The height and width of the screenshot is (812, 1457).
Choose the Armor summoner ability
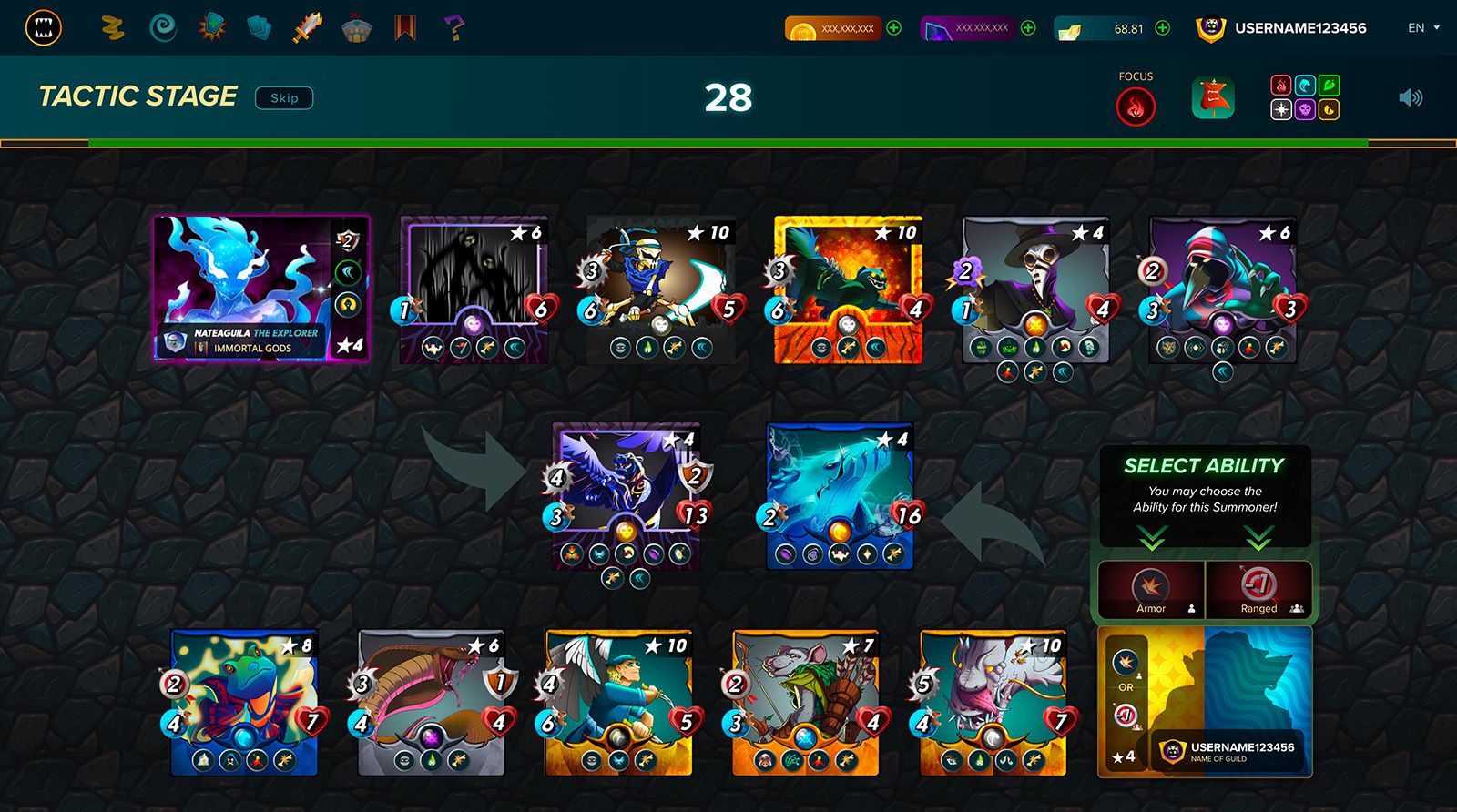[1151, 590]
